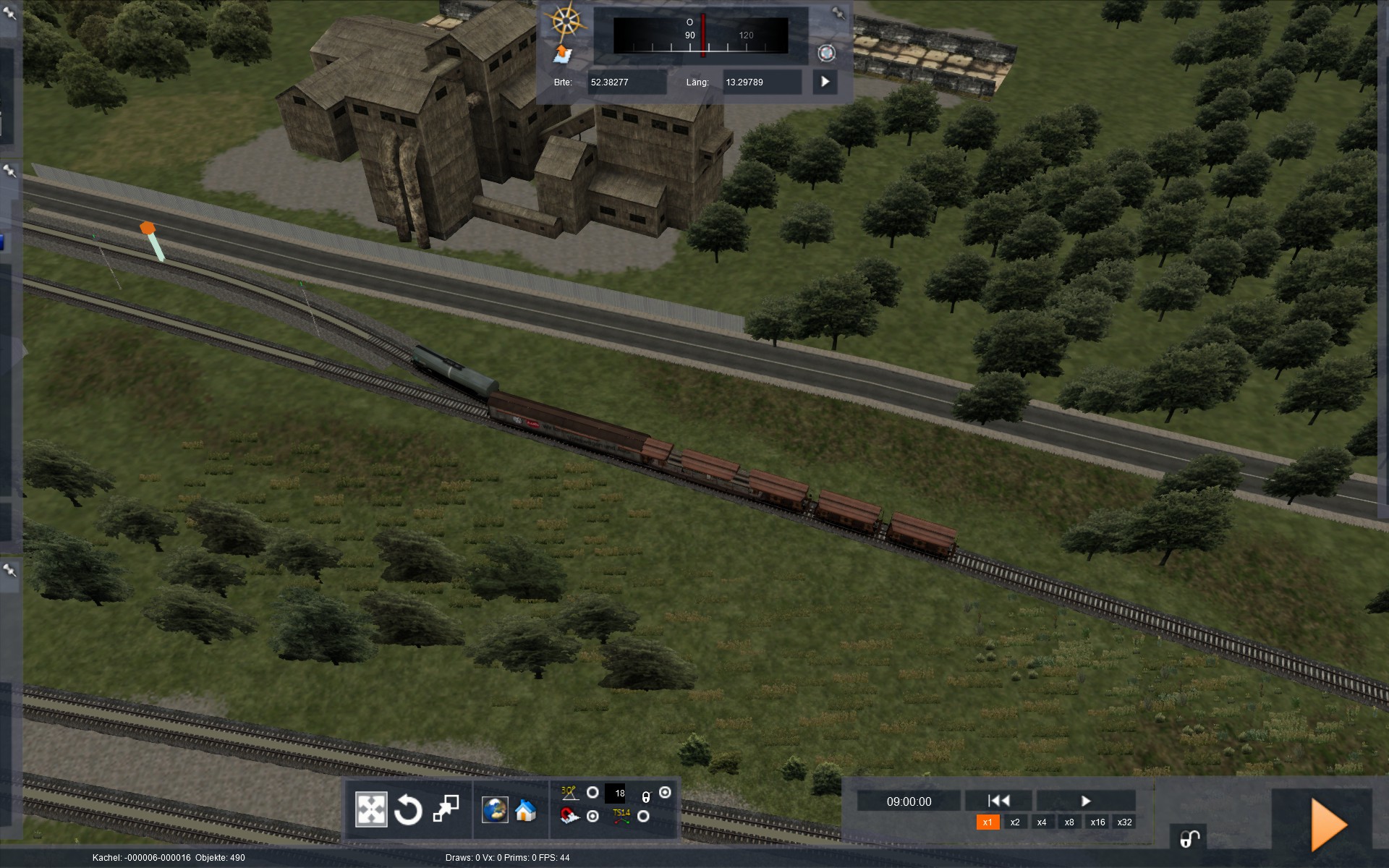Edit the Brte latitude coordinate field
The width and height of the screenshot is (1389, 868).
point(626,82)
